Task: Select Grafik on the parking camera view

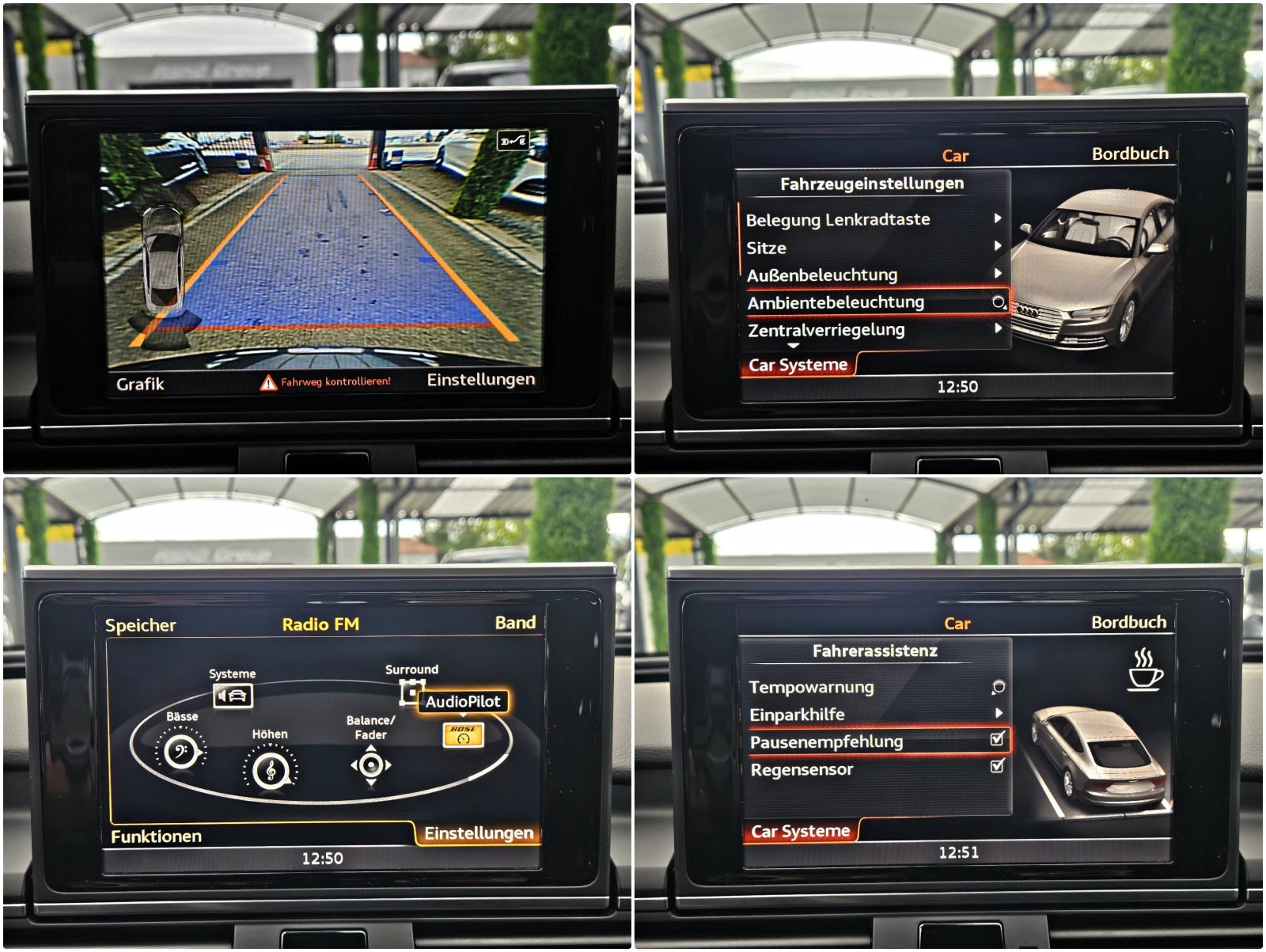Action: coord(141,382)
